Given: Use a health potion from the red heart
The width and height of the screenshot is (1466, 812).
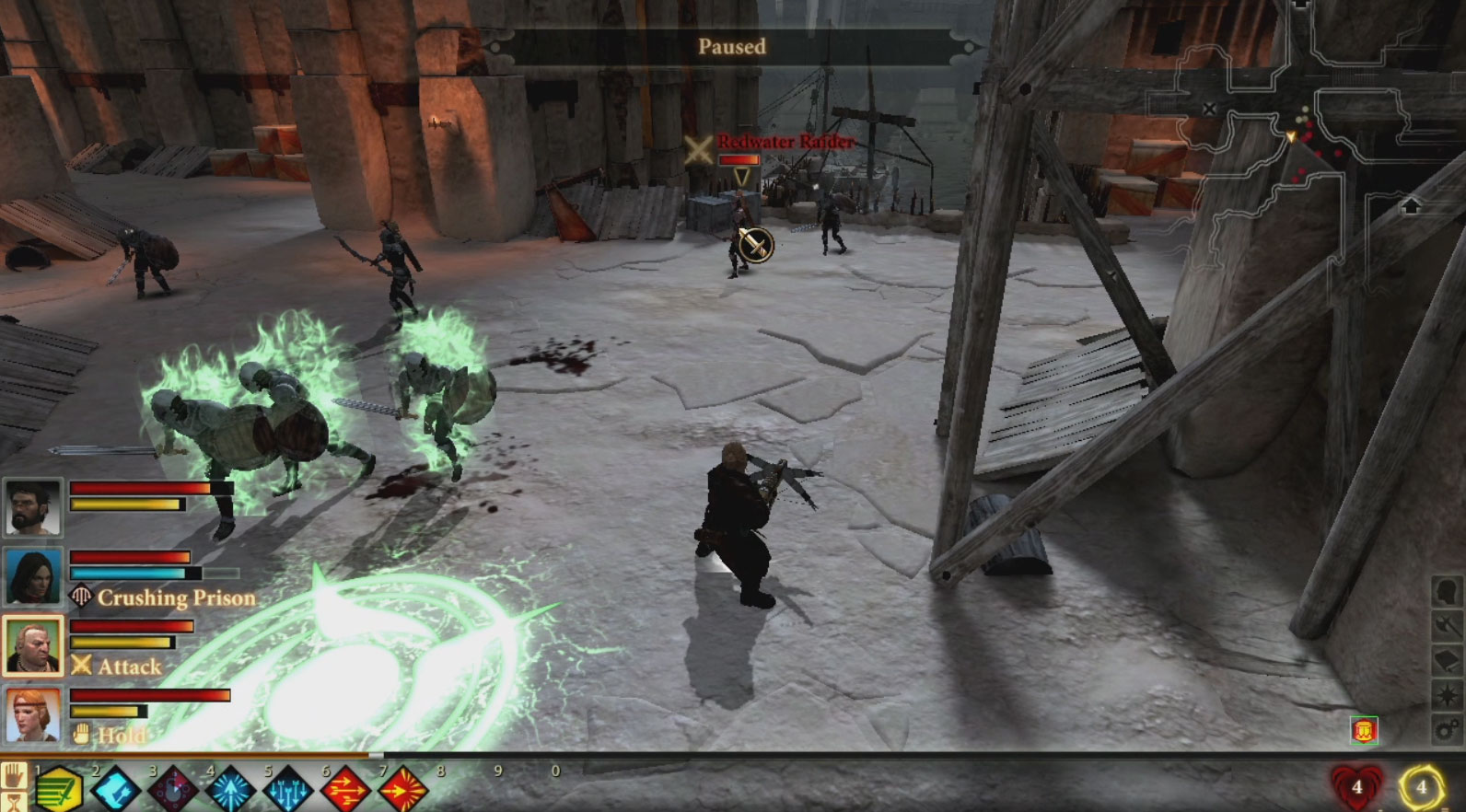Looking at the screenshot, I should pyautogui.click(x=1356, y=787).
